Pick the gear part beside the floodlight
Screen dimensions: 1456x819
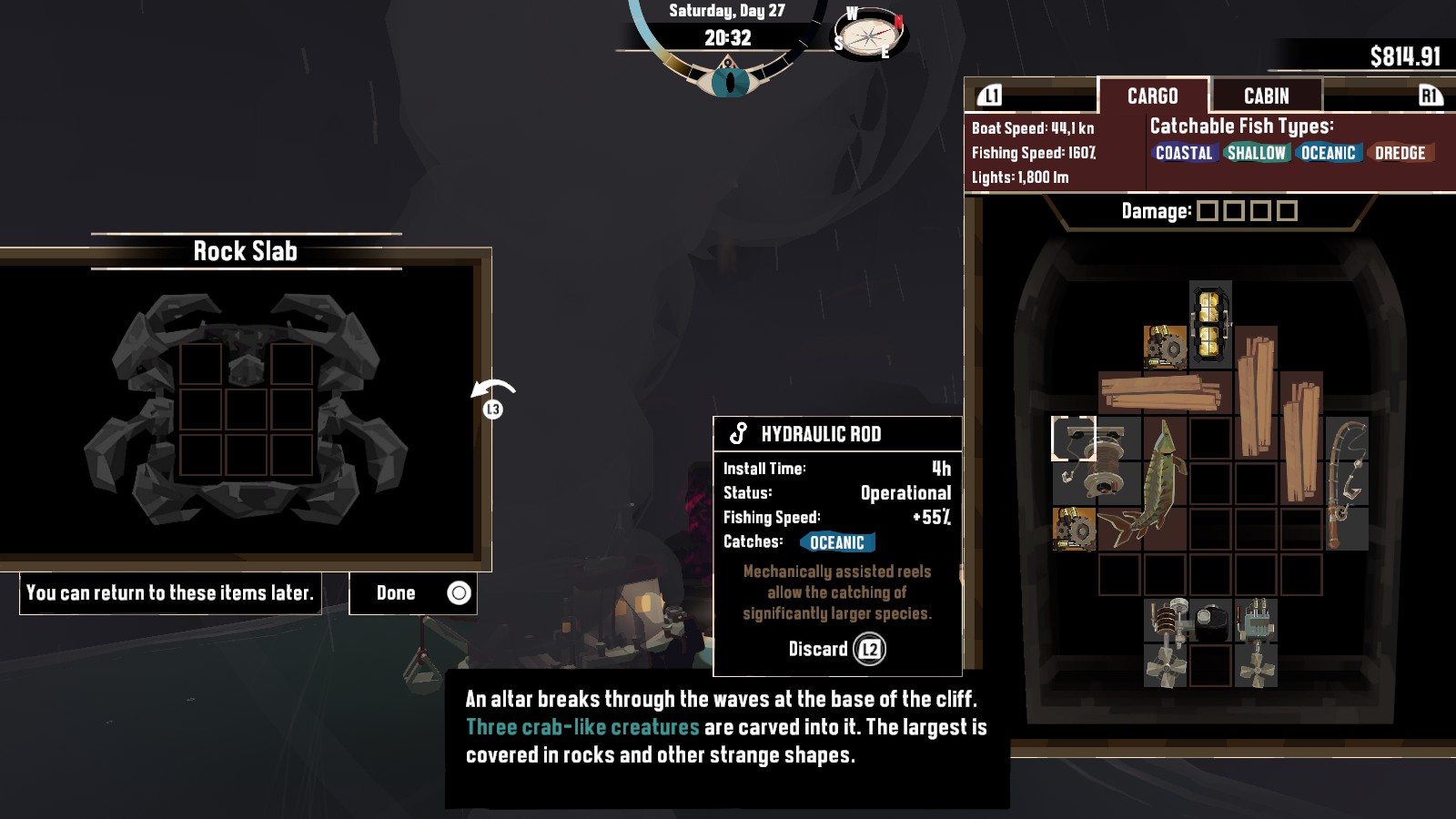[1165, 347]
